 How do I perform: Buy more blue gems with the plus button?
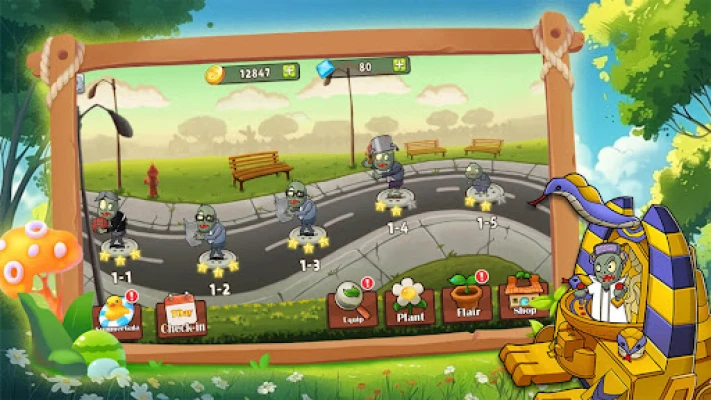[399, 66]
